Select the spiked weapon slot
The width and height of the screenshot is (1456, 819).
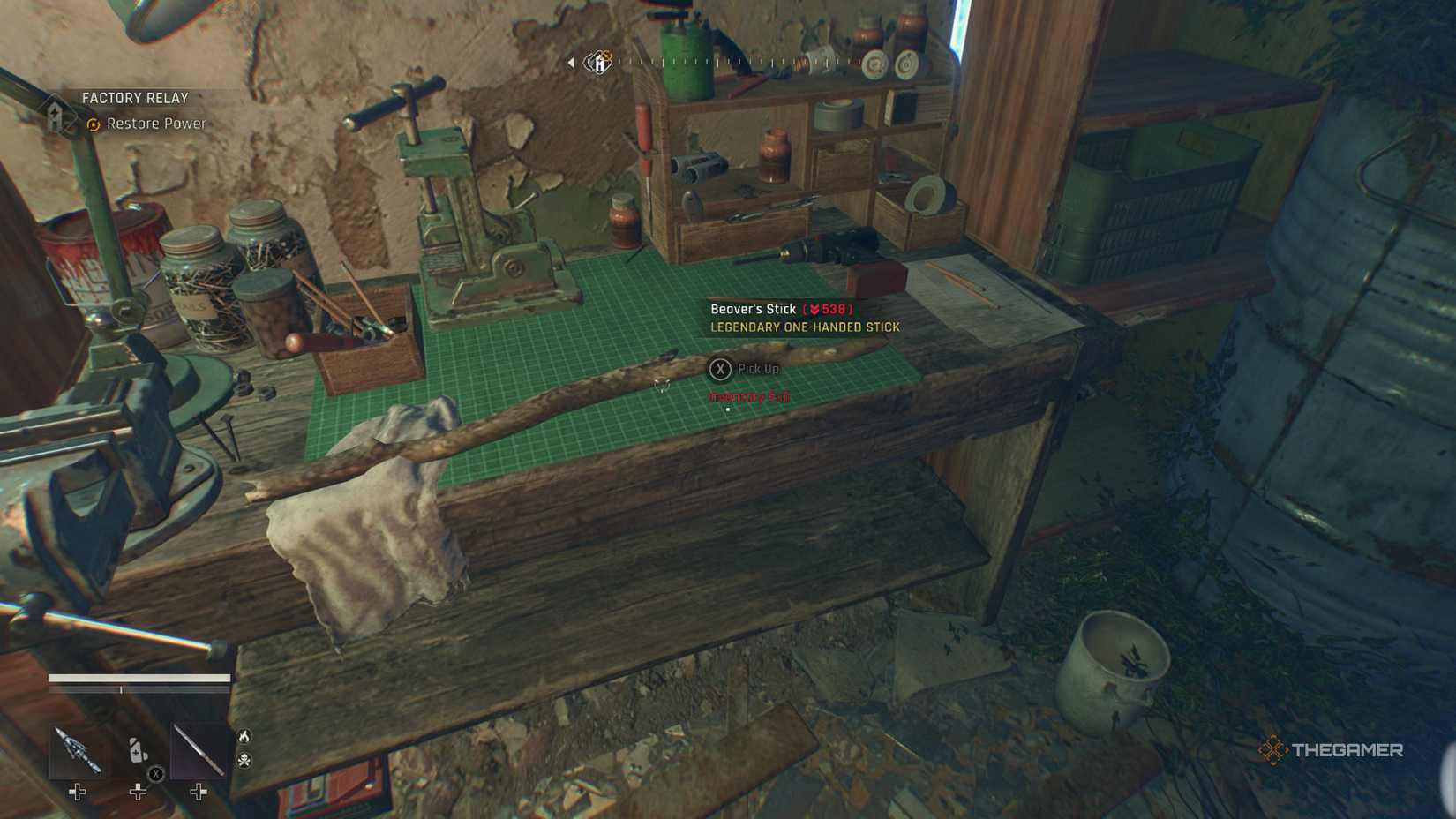pyautogui.click(x=77, y=750)
